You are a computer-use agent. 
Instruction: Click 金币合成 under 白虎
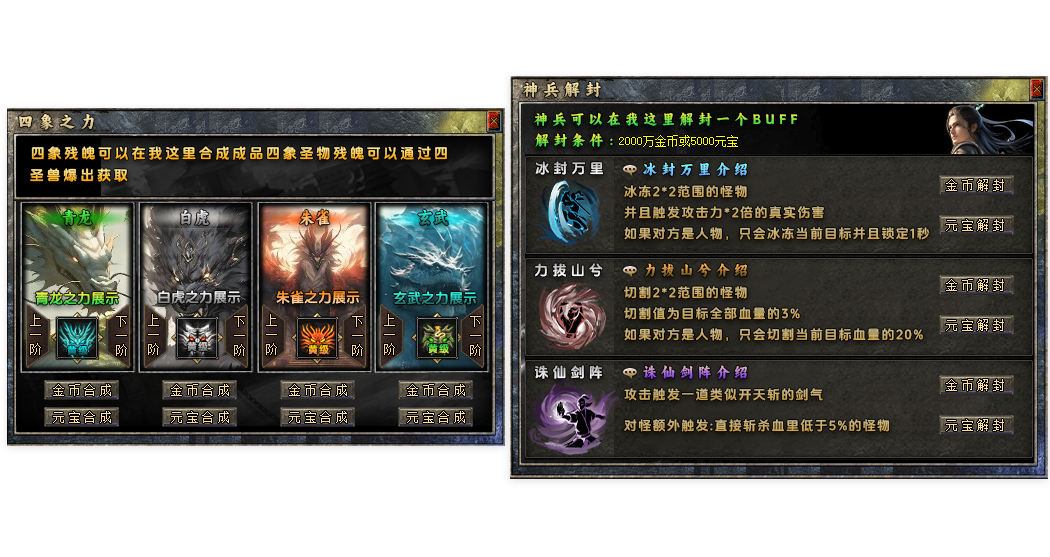click(x=199, y=390)
